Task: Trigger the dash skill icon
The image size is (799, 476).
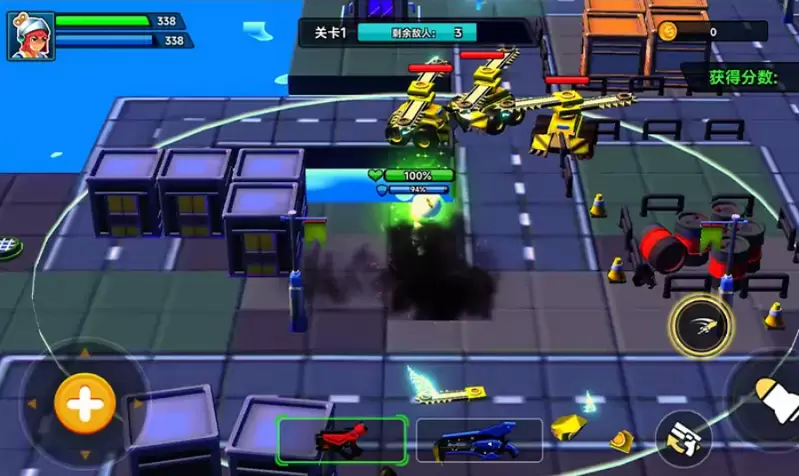Action: click(702, 325)
